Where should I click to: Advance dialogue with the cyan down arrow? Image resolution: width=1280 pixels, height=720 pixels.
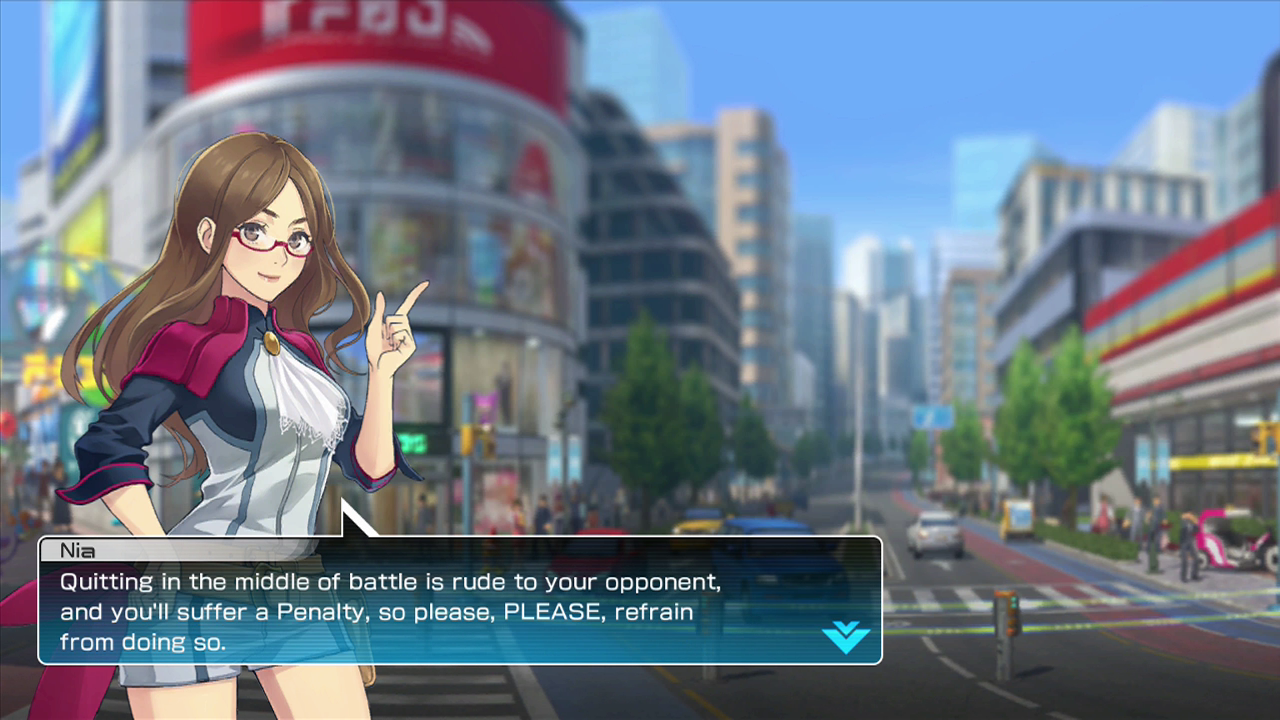coord(845,636)
